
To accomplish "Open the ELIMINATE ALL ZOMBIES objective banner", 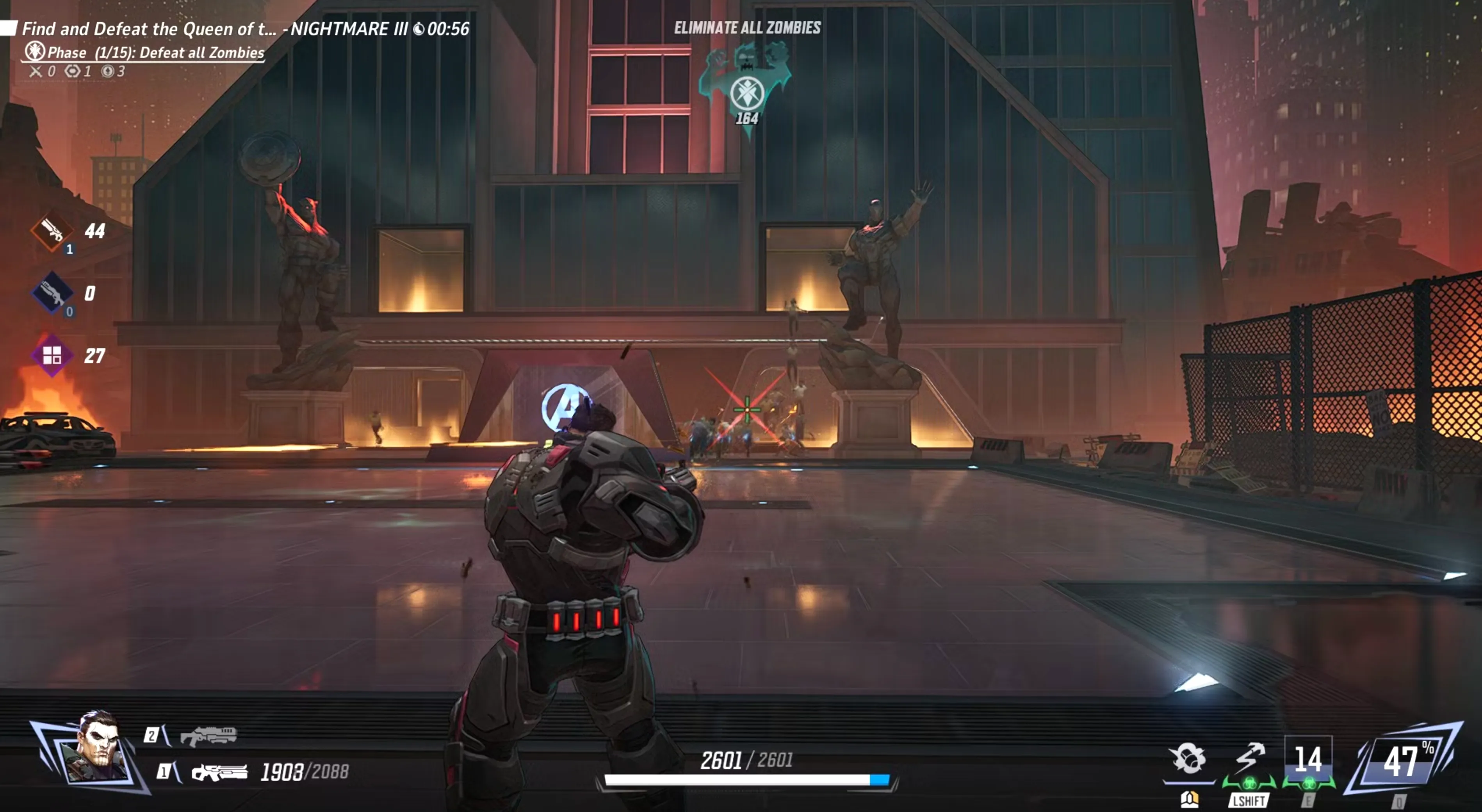I will point(747,27).
